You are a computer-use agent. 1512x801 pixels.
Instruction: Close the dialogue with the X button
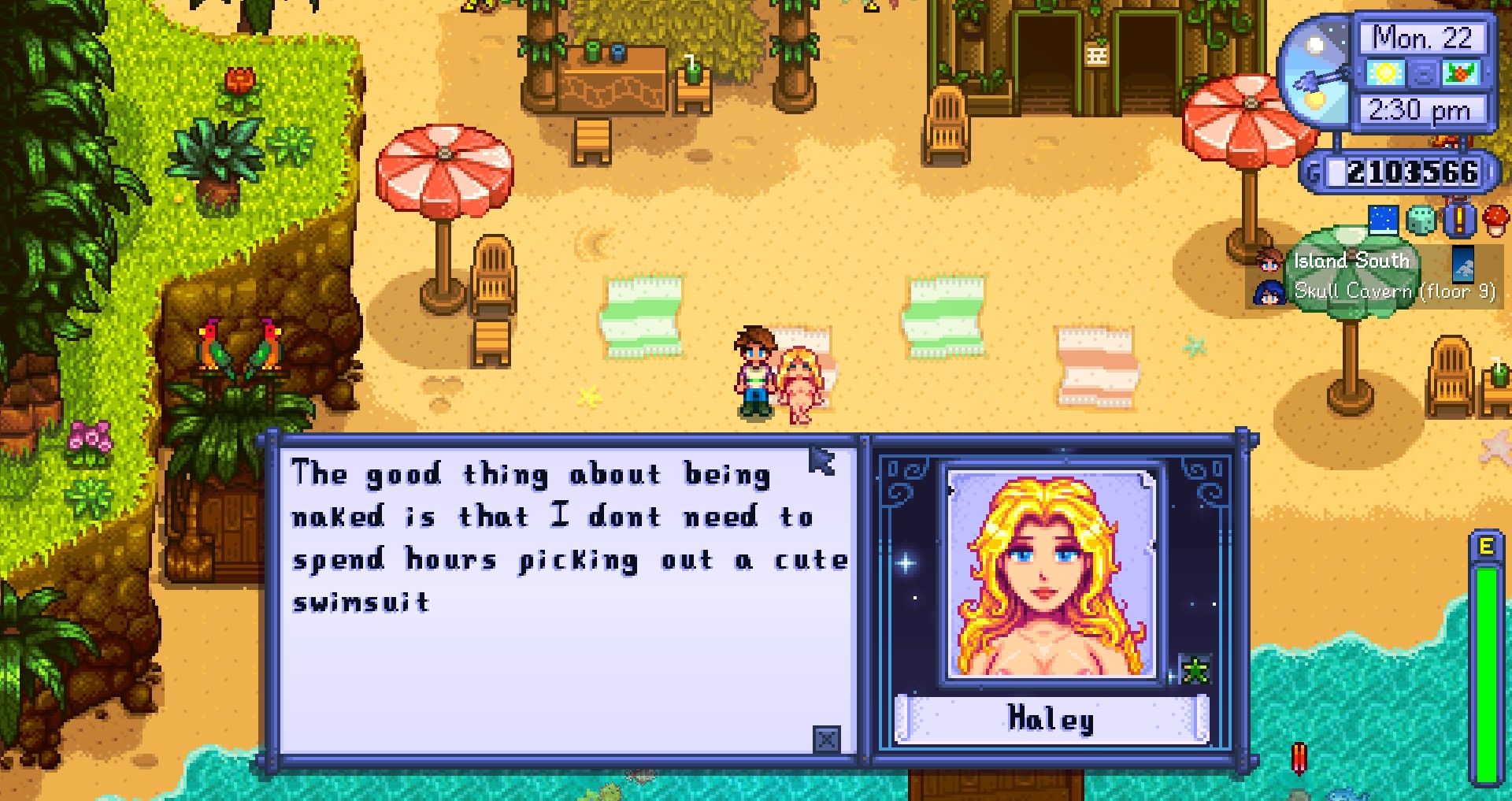(x=826, y=740)
